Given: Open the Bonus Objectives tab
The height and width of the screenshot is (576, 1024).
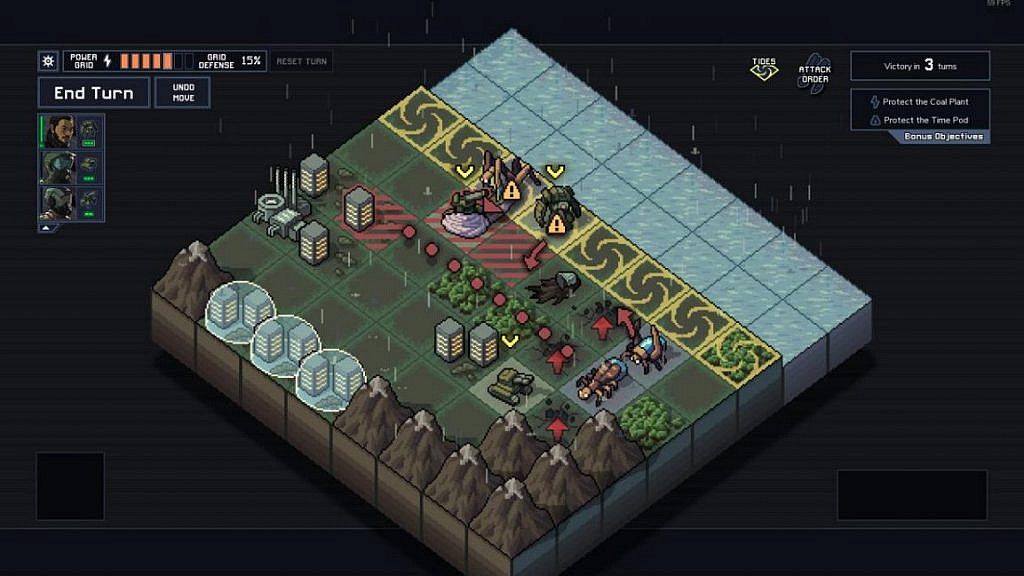Looking at the screenshot, I should point(943,137).
